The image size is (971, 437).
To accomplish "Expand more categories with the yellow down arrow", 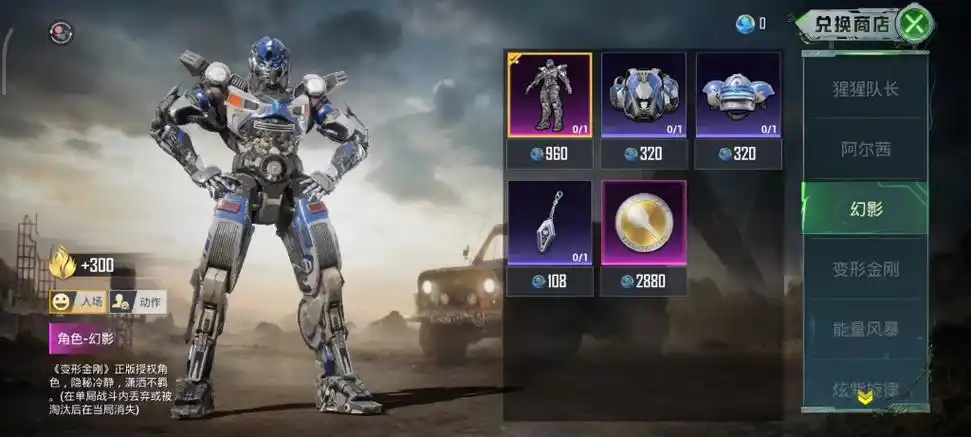I will pos(866,397).
